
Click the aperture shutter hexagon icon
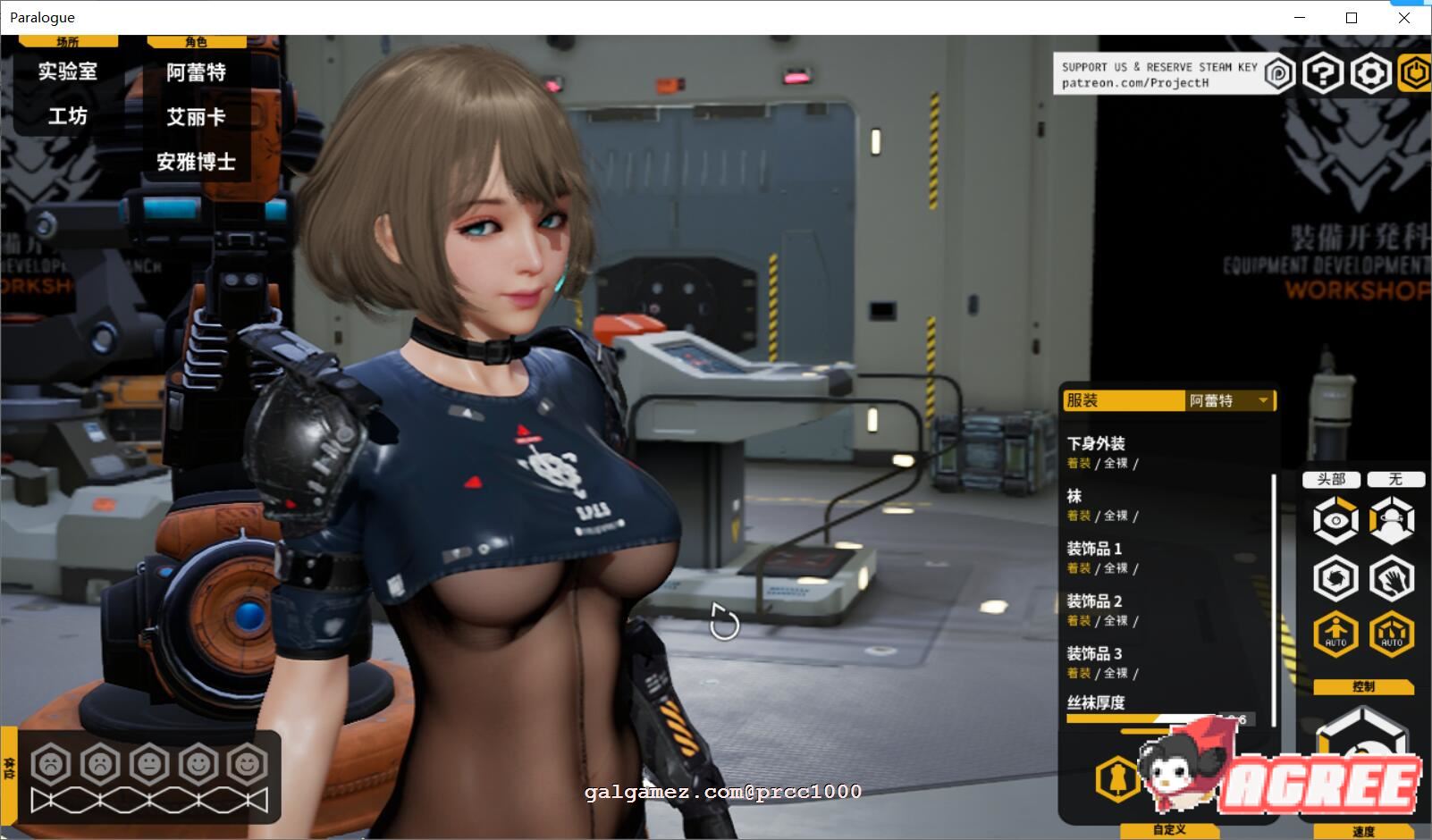pyautogui.click(x=1335, y=576)
